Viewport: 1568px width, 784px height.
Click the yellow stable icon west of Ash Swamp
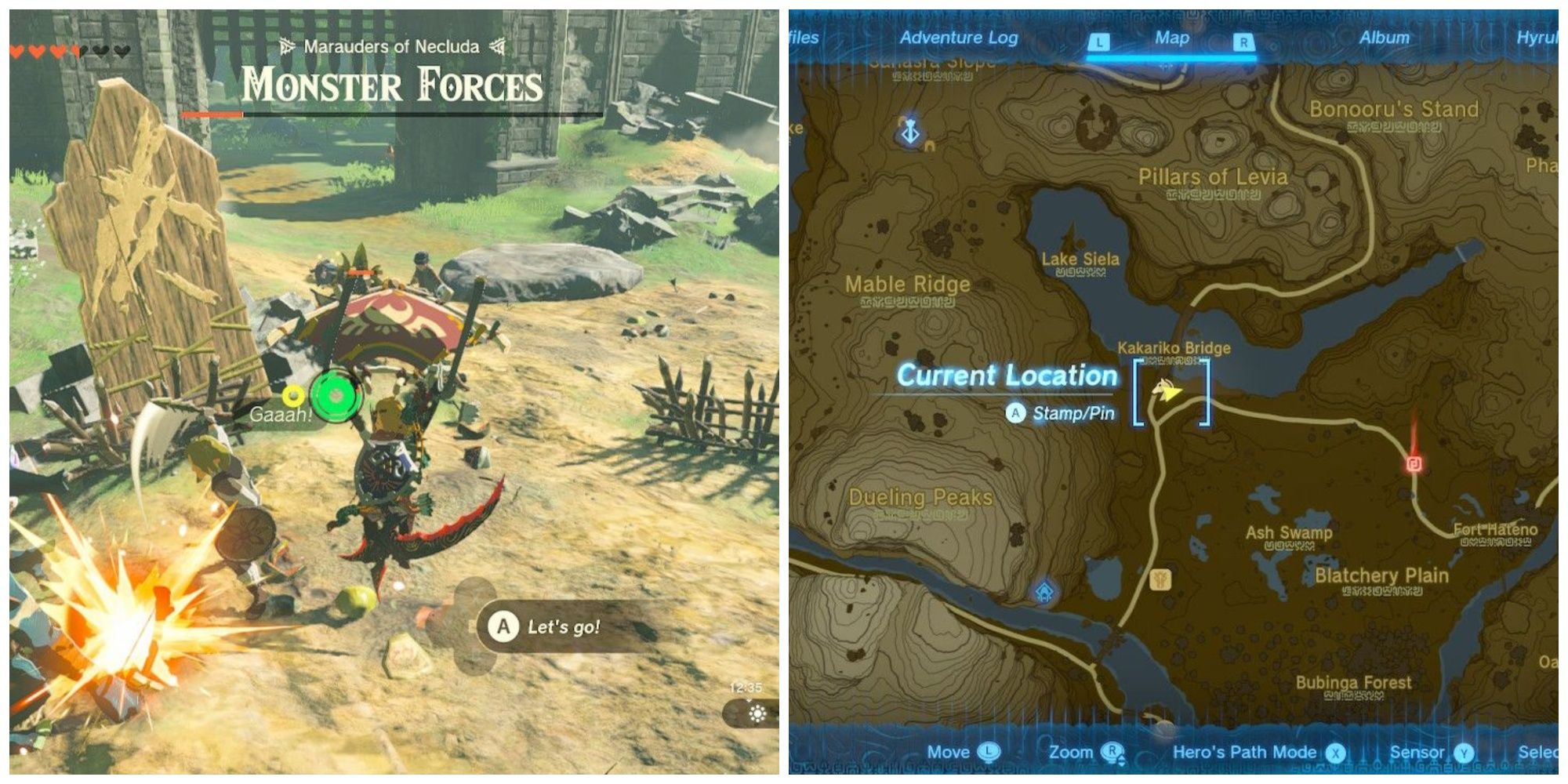[1161, 579]
